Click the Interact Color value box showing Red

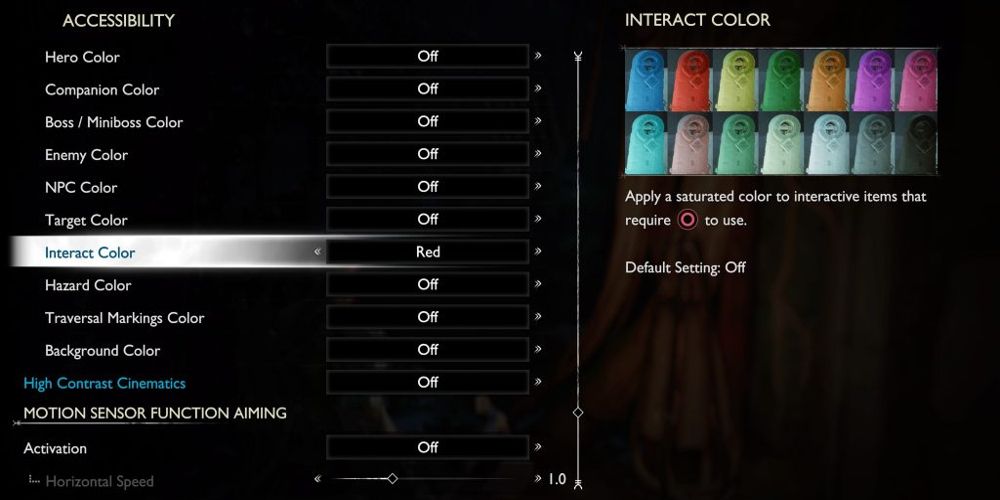click(x=427, y=252)
